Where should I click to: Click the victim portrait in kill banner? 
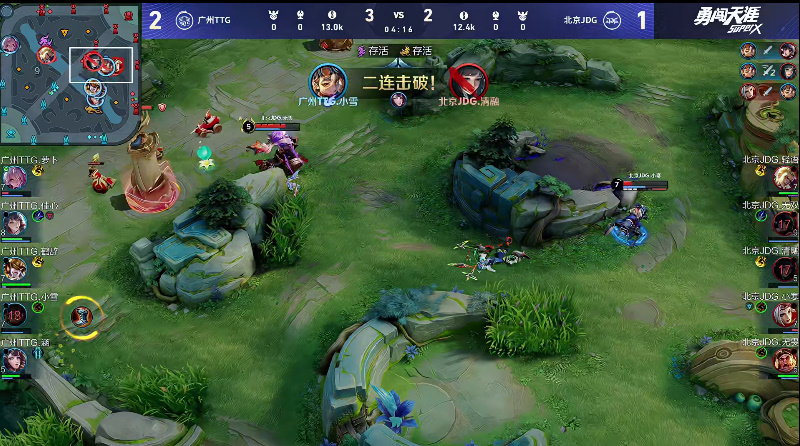point(467,80)
